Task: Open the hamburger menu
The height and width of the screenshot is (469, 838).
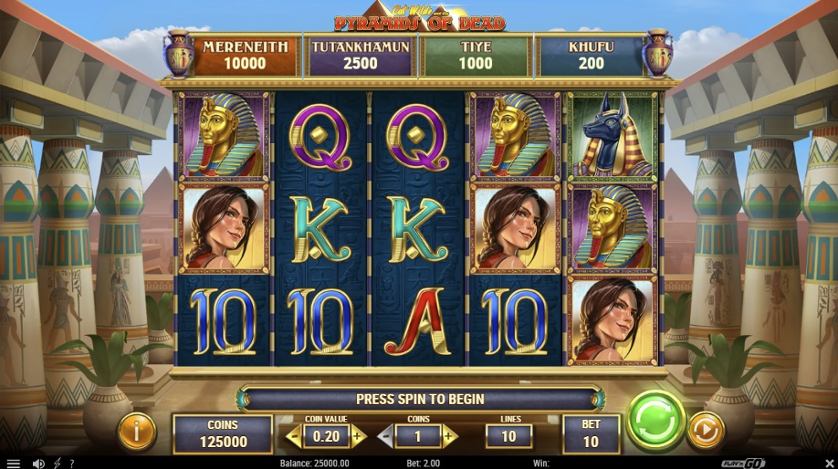Action: (13, 463)
